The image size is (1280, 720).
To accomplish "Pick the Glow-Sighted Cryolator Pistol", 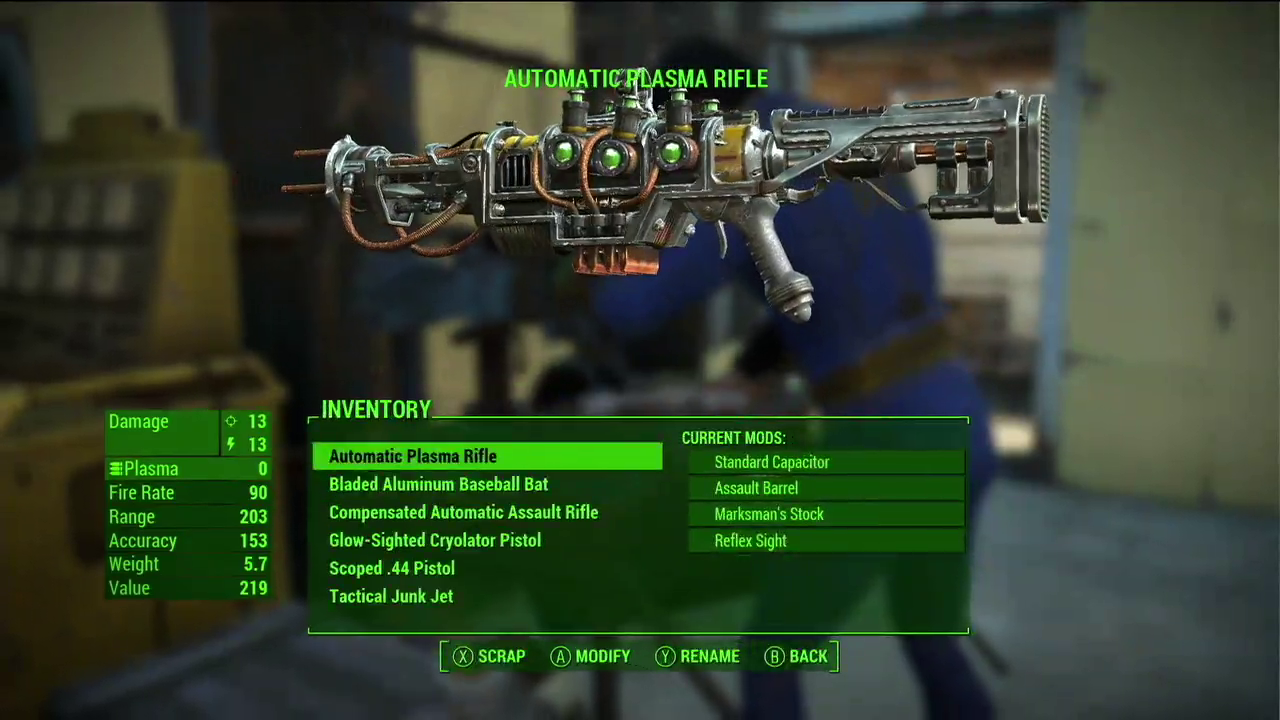I will click(x=435, y=541).
